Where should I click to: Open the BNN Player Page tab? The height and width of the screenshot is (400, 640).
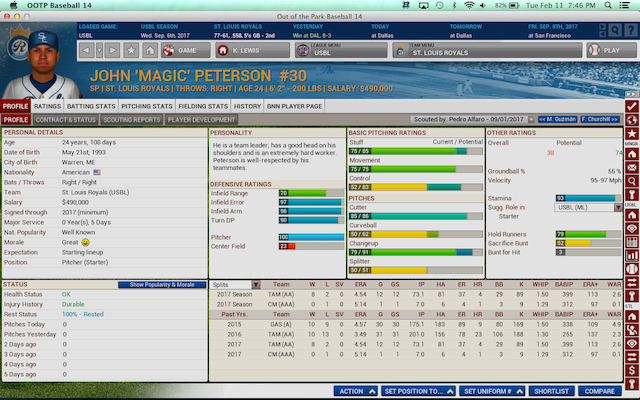coord(294,105)
